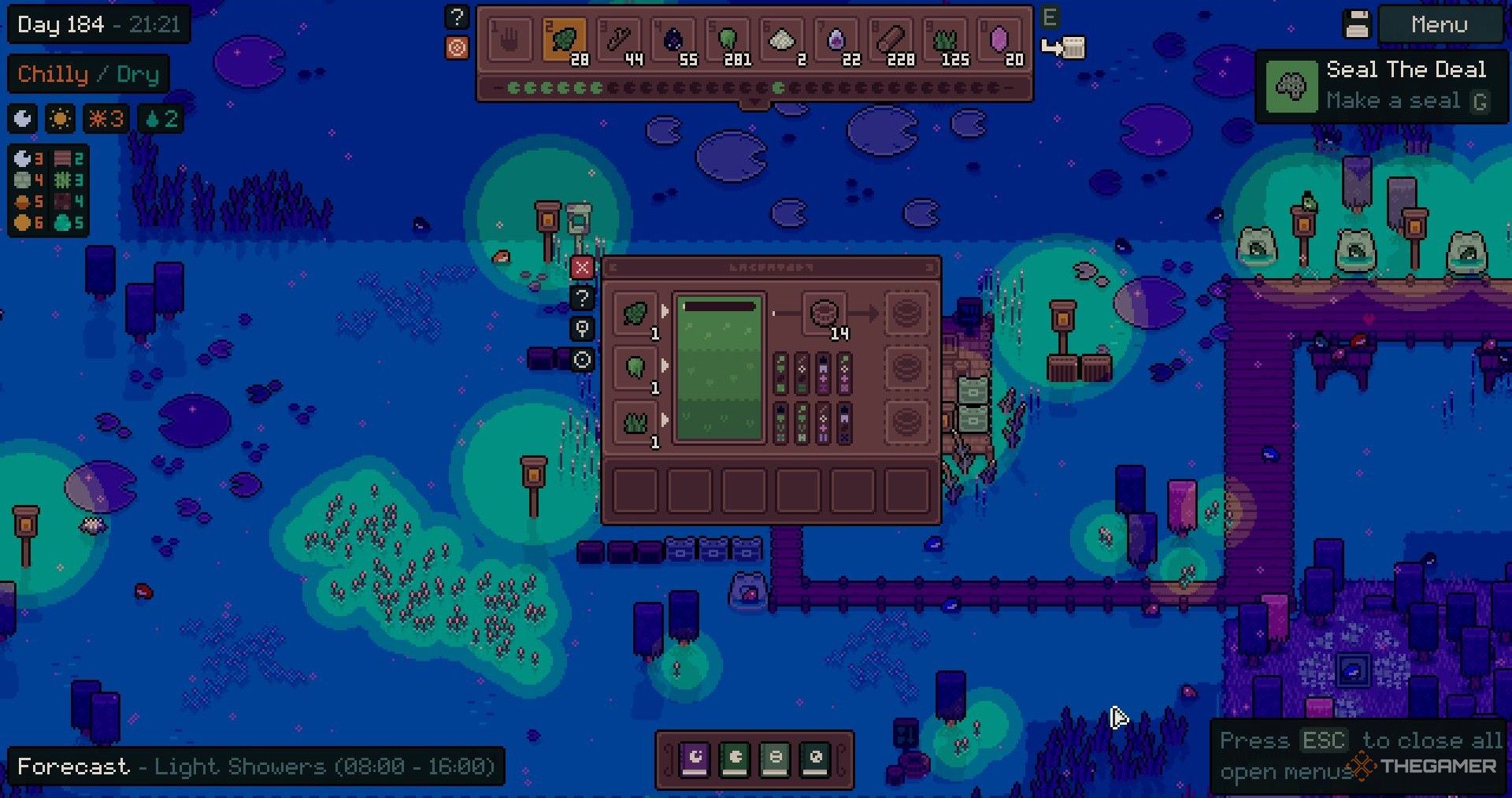Screen dimensions: 1512x798
Task: Click the circular target button beside crafting window
Action: [x=582, y=360]
